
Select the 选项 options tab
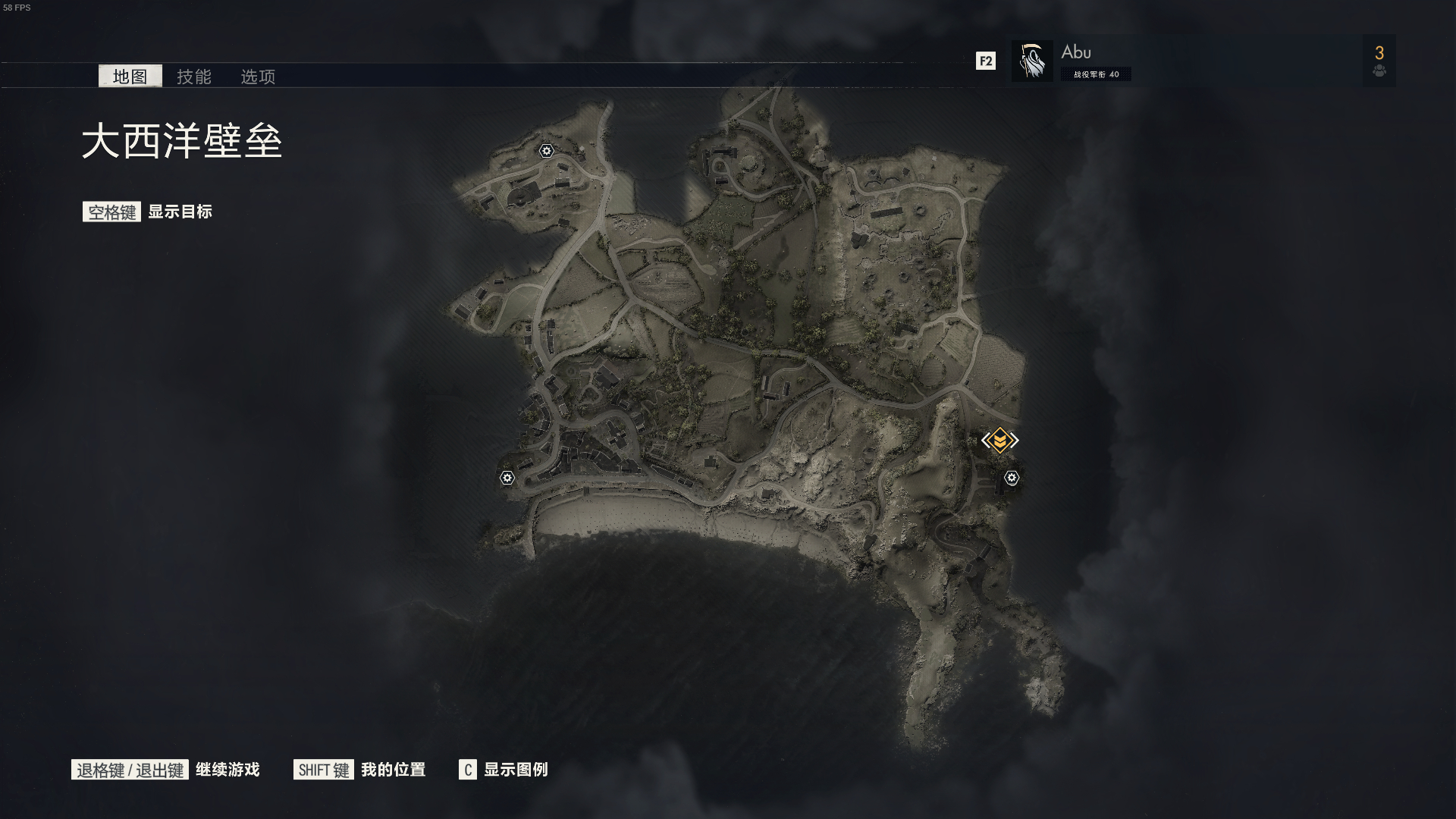[258, 77]
